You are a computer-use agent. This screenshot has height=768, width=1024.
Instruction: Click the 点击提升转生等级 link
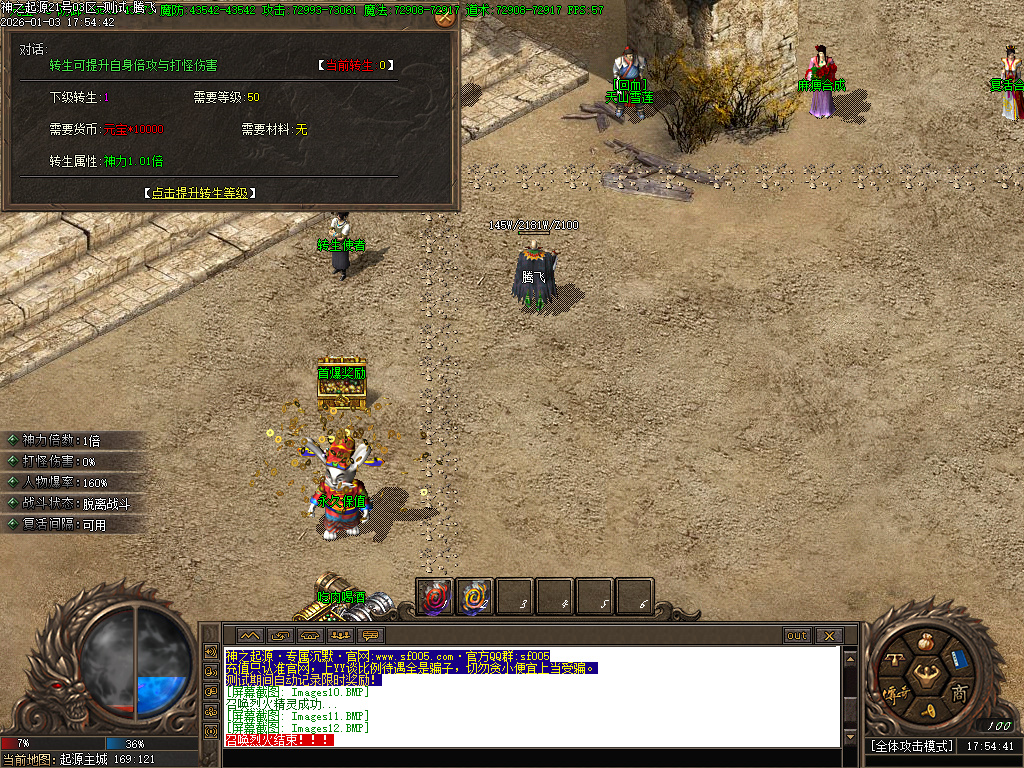tap(206, 193)
